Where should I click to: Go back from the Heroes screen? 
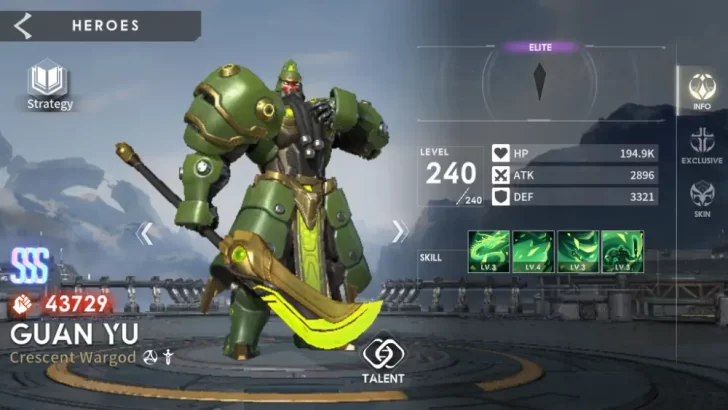23,26
